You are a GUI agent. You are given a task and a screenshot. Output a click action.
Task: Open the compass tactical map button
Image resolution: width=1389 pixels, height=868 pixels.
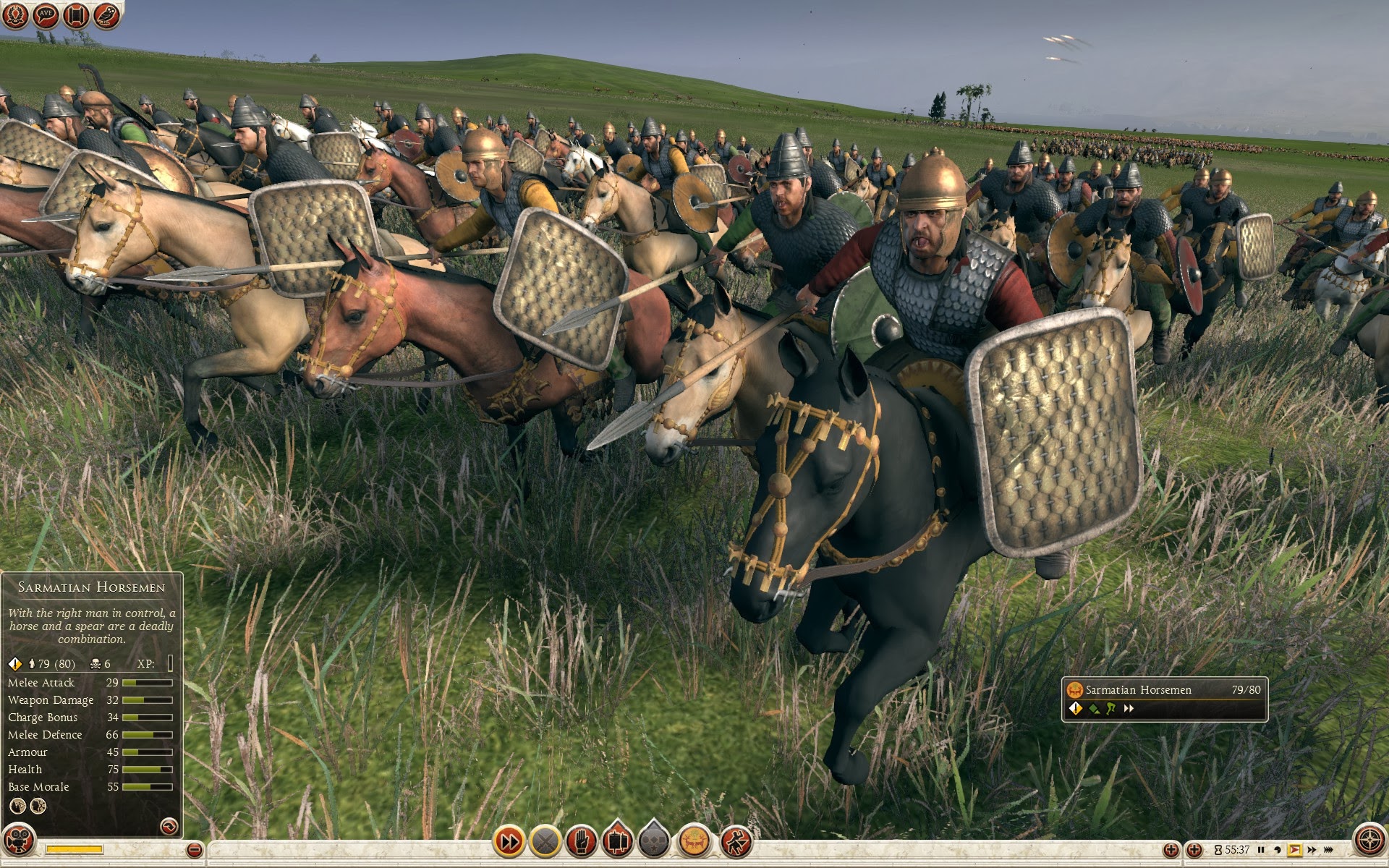click(1369, 841)
